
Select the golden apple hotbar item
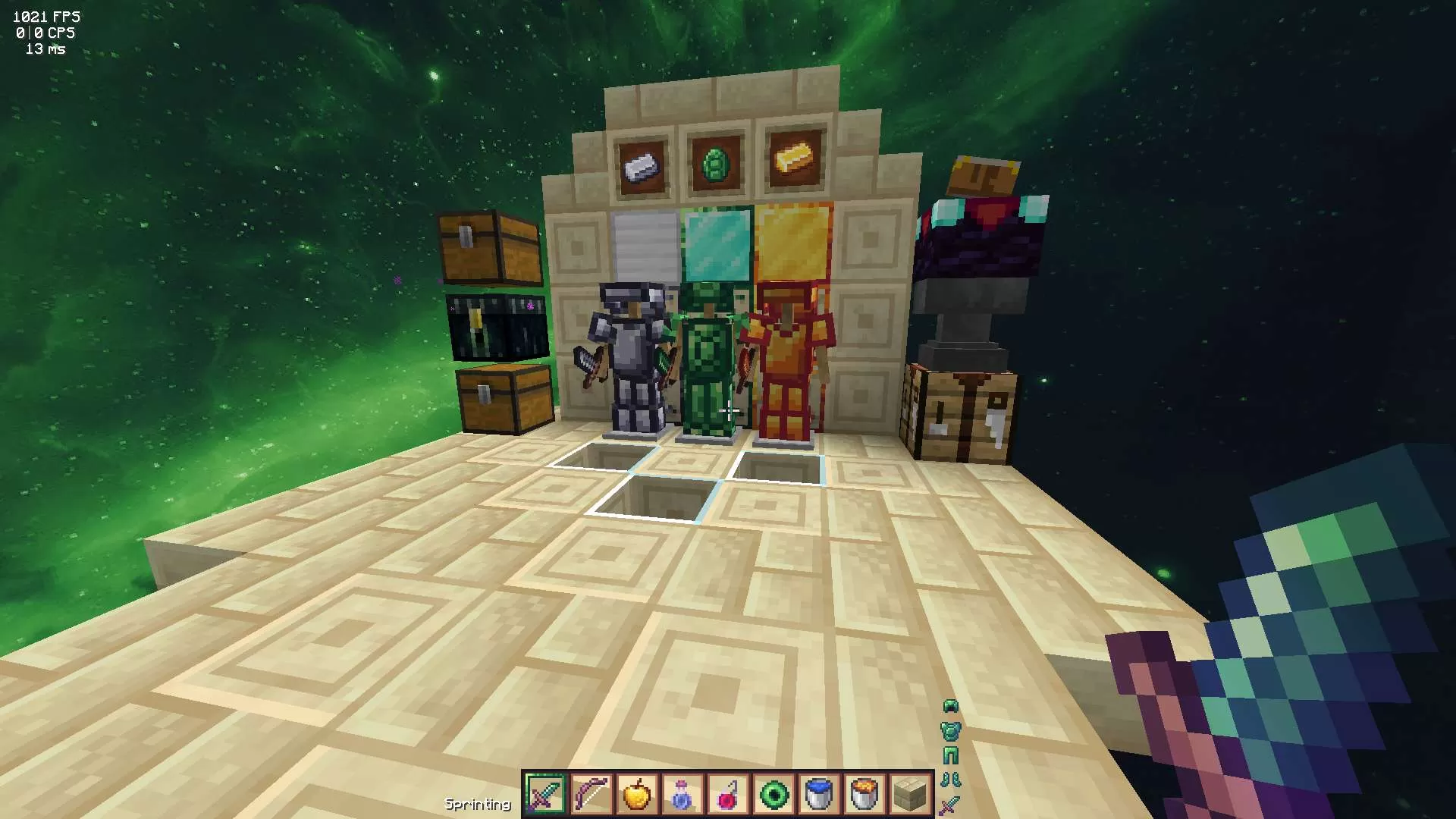[x=637, y=793]
